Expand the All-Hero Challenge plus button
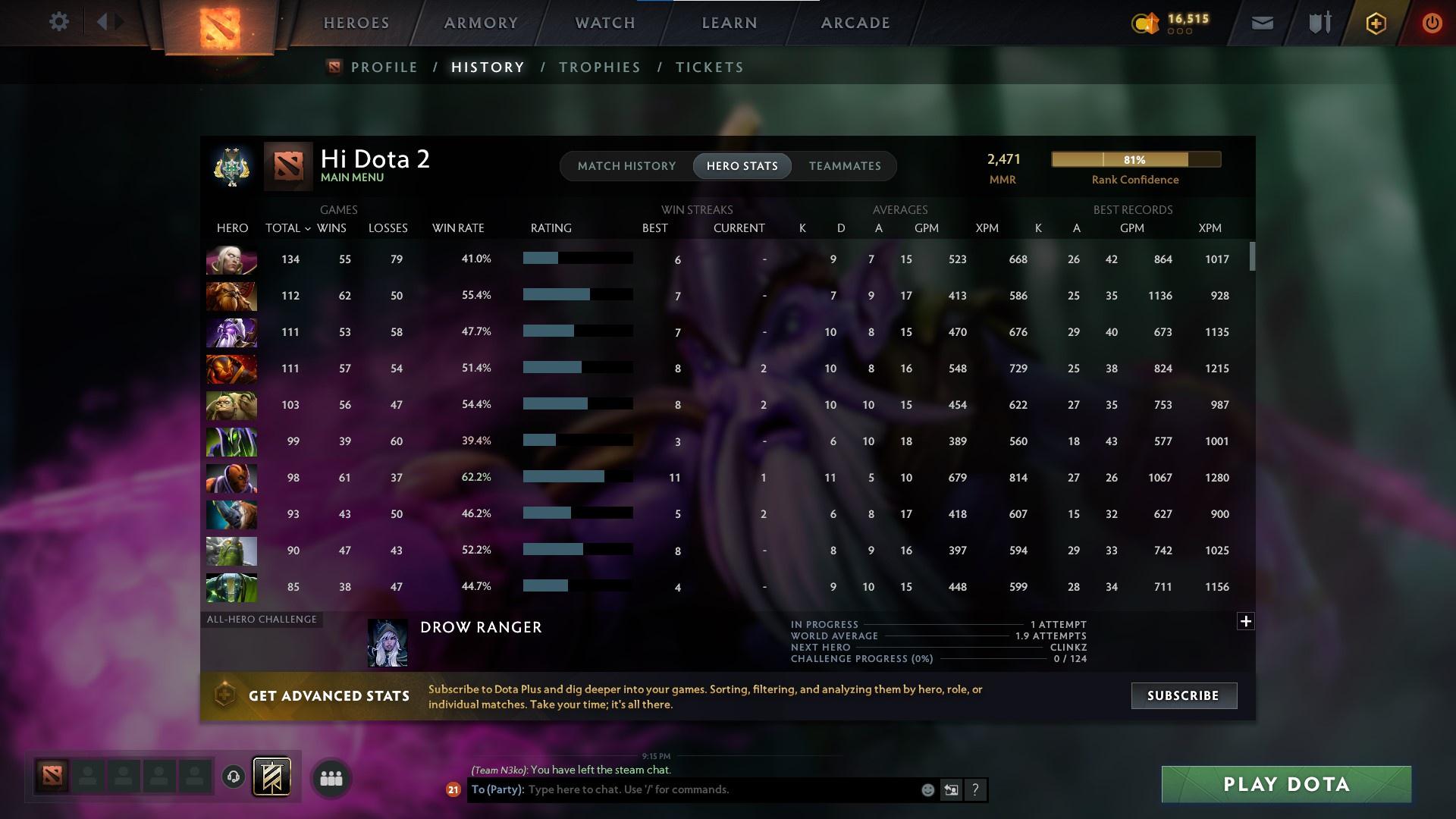 coord(1245,621)
